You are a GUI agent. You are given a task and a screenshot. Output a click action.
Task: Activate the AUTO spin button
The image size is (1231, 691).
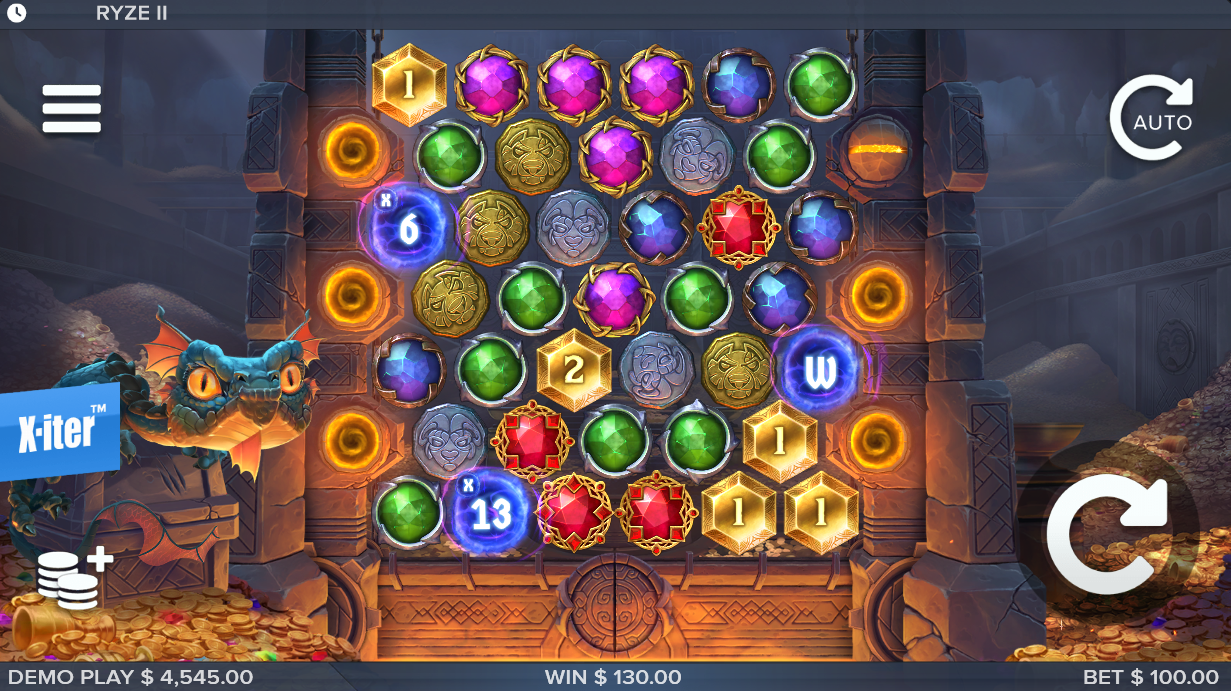(1152, 118)
